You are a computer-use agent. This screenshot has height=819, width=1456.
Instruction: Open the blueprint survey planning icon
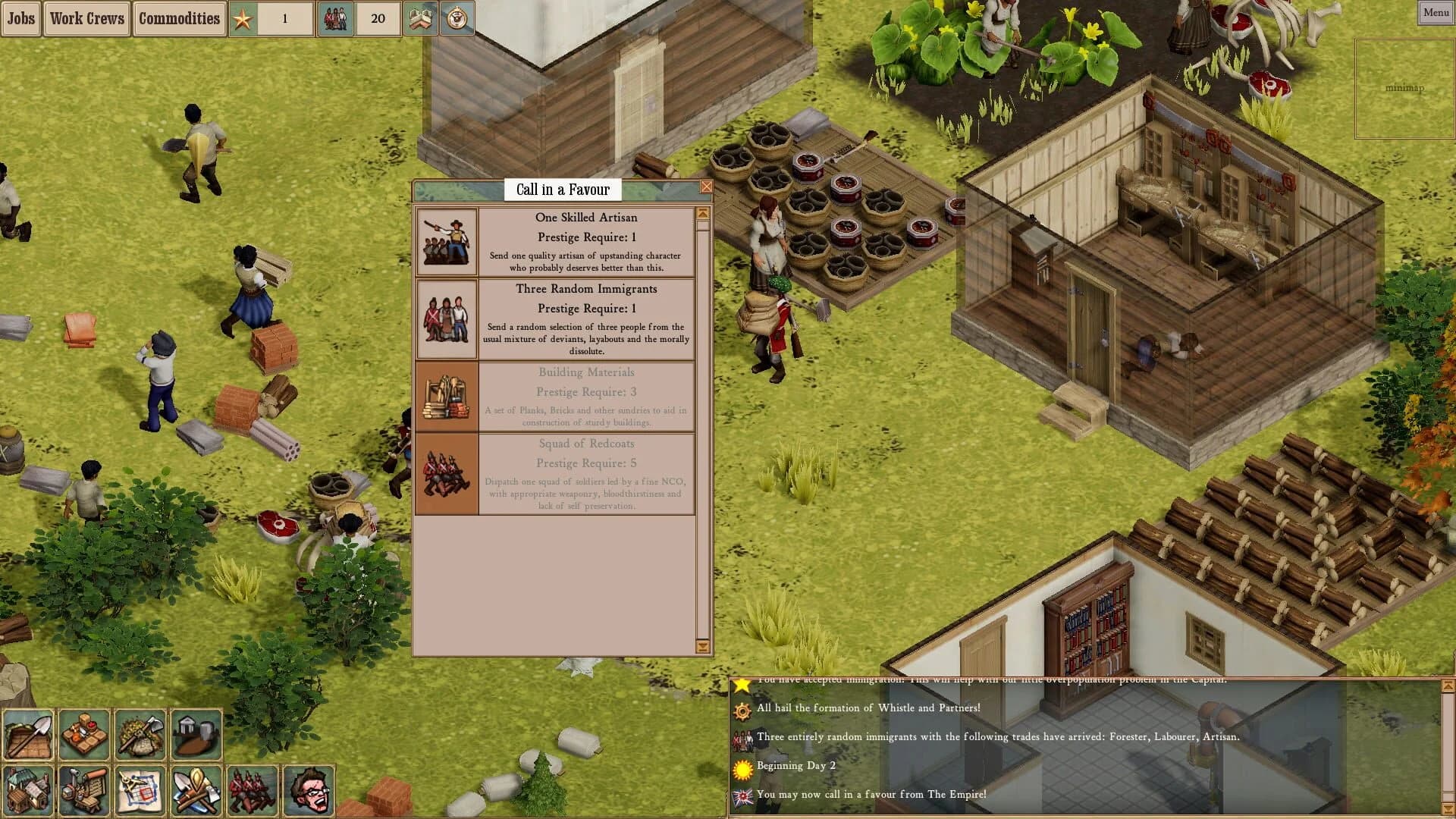140,790
